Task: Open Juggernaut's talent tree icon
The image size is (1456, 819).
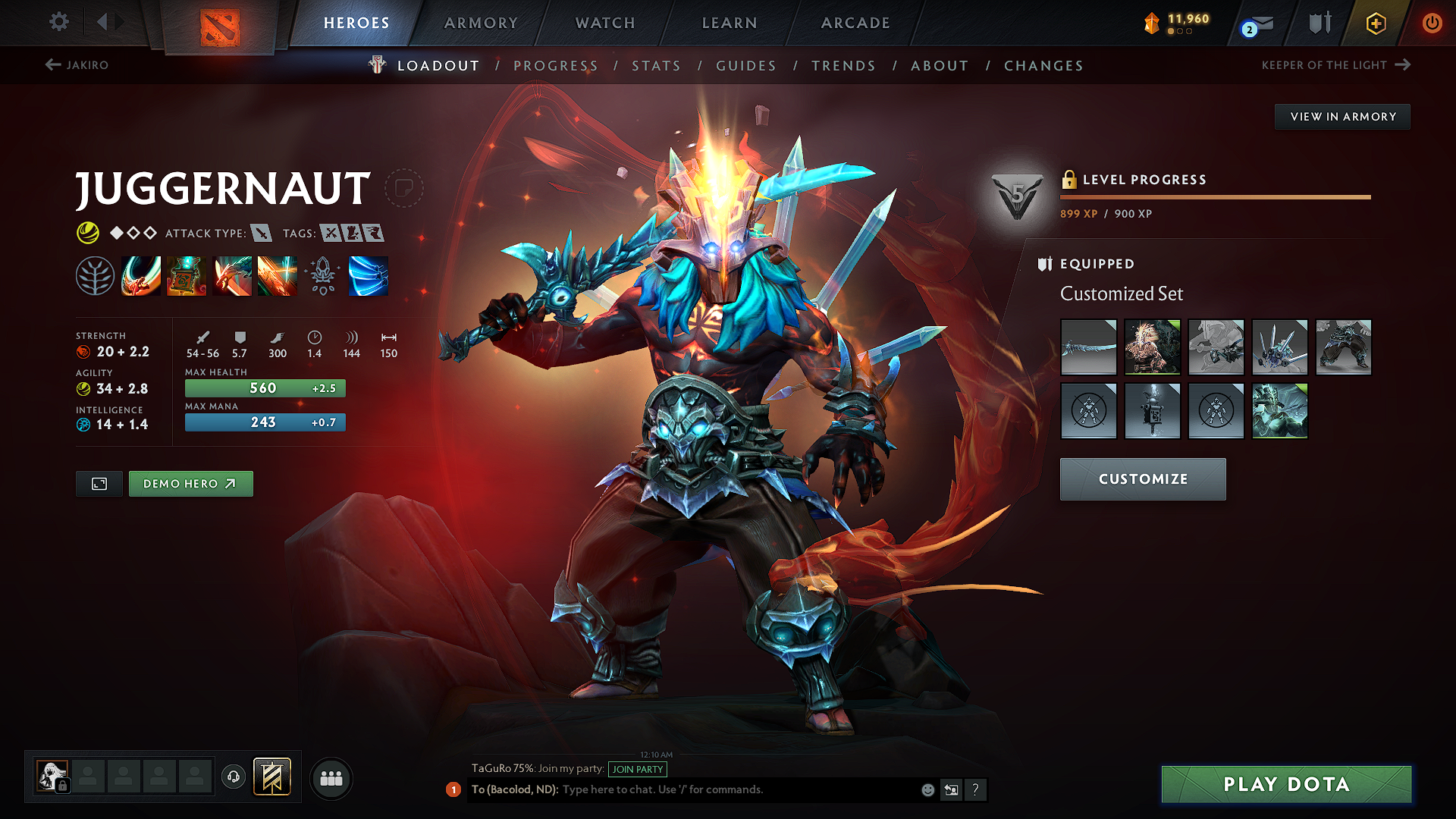Action: (x=96, y=277)
